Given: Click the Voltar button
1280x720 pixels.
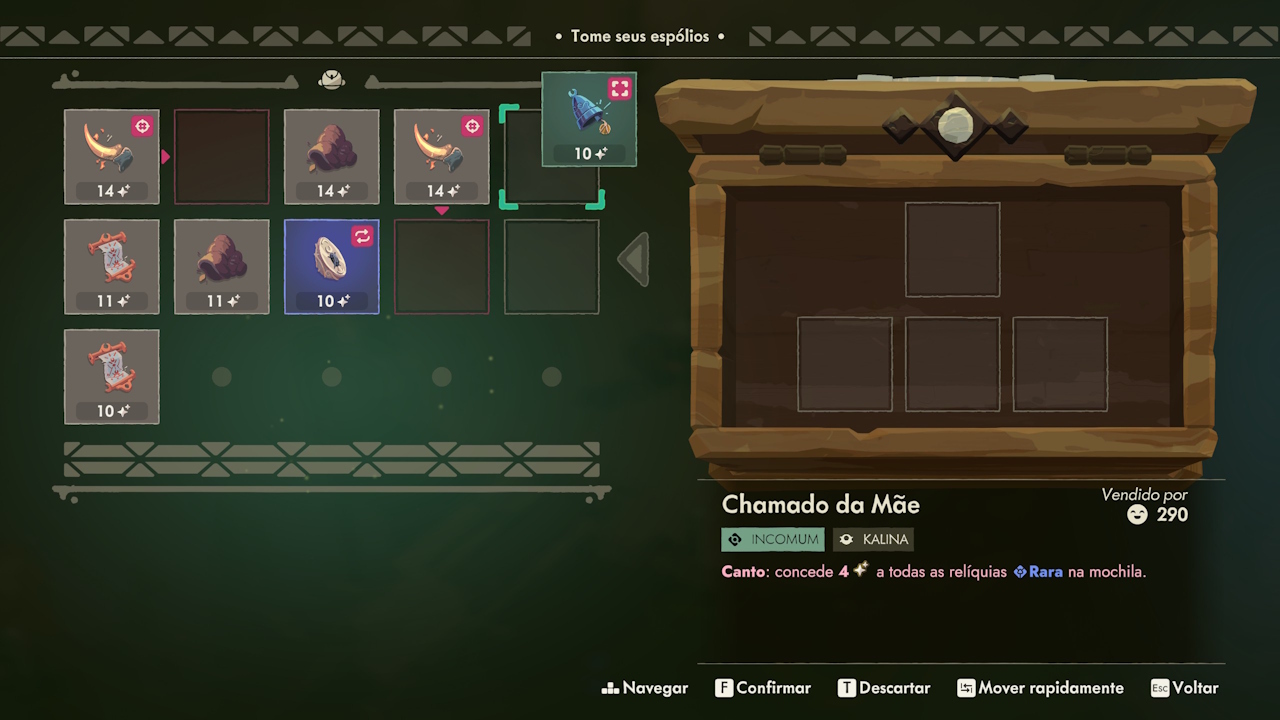Looking at the screenshot, I should tap(1185, 688).
